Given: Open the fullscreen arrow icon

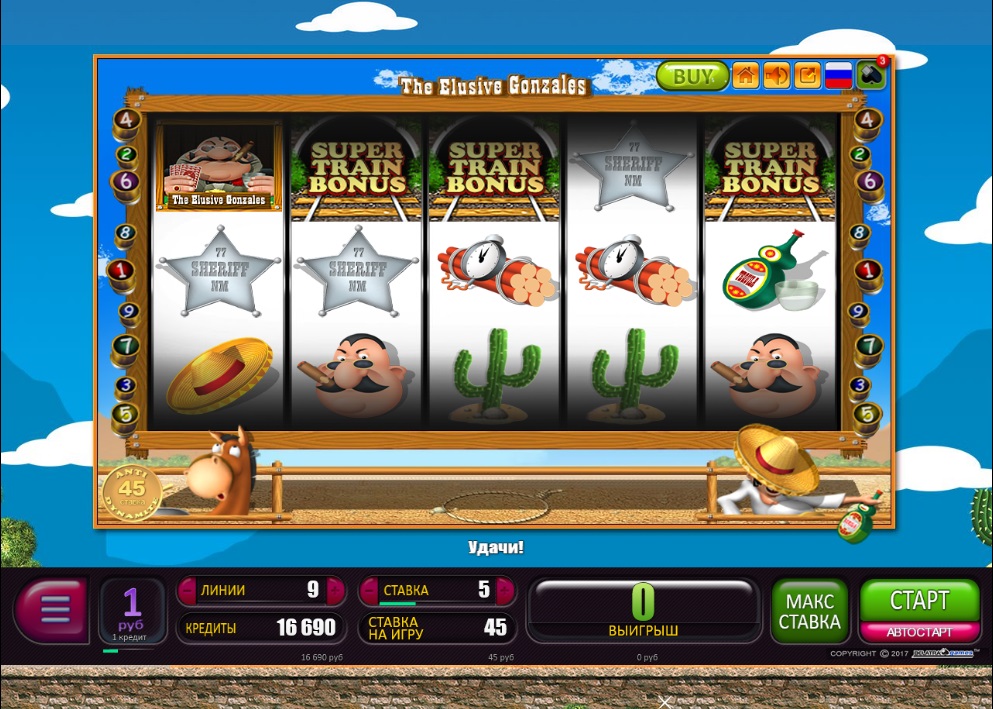Looking at the screenshot, I should click(x=807, y=76).
